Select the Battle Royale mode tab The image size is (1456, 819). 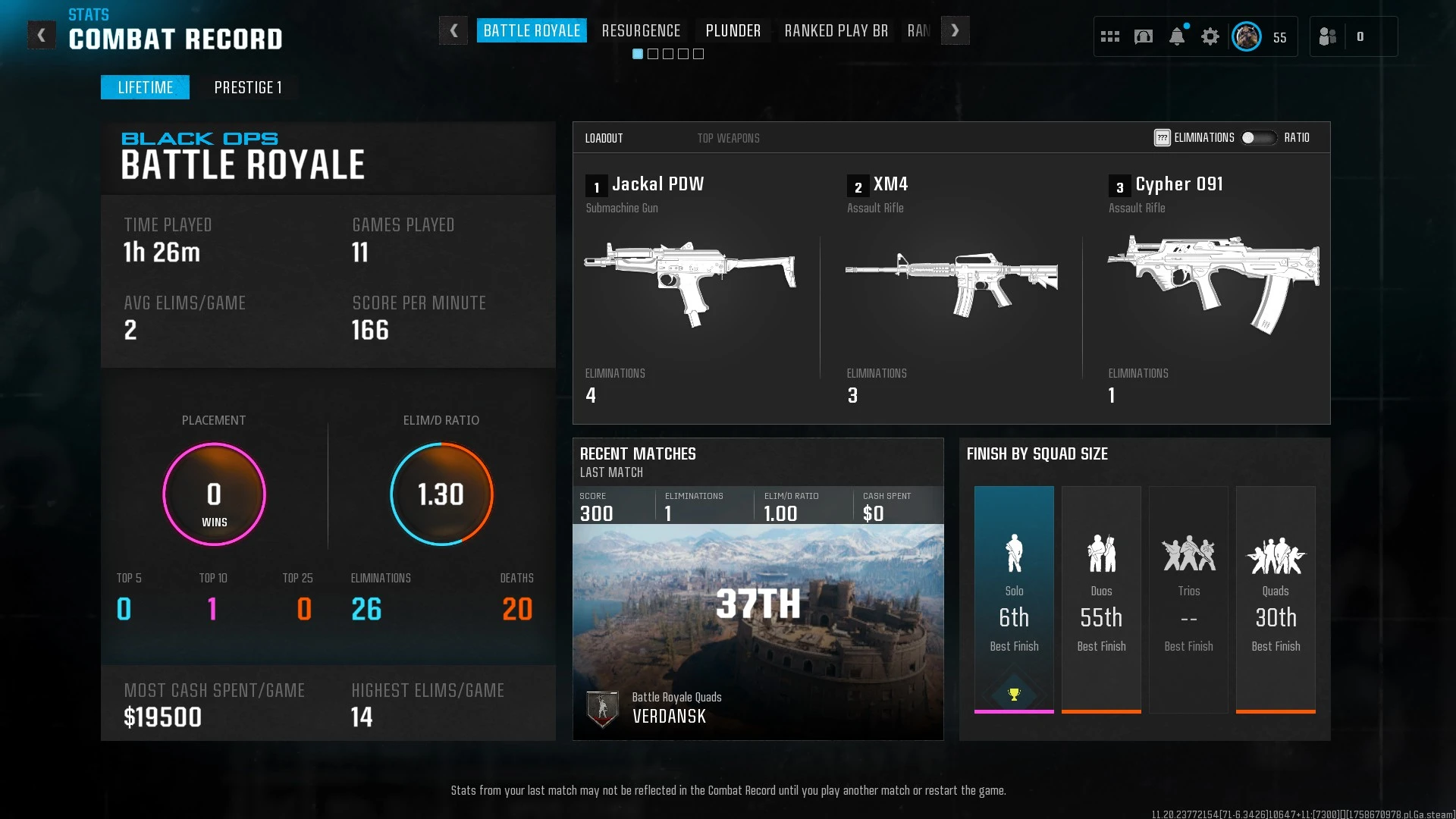click(532, 31)
